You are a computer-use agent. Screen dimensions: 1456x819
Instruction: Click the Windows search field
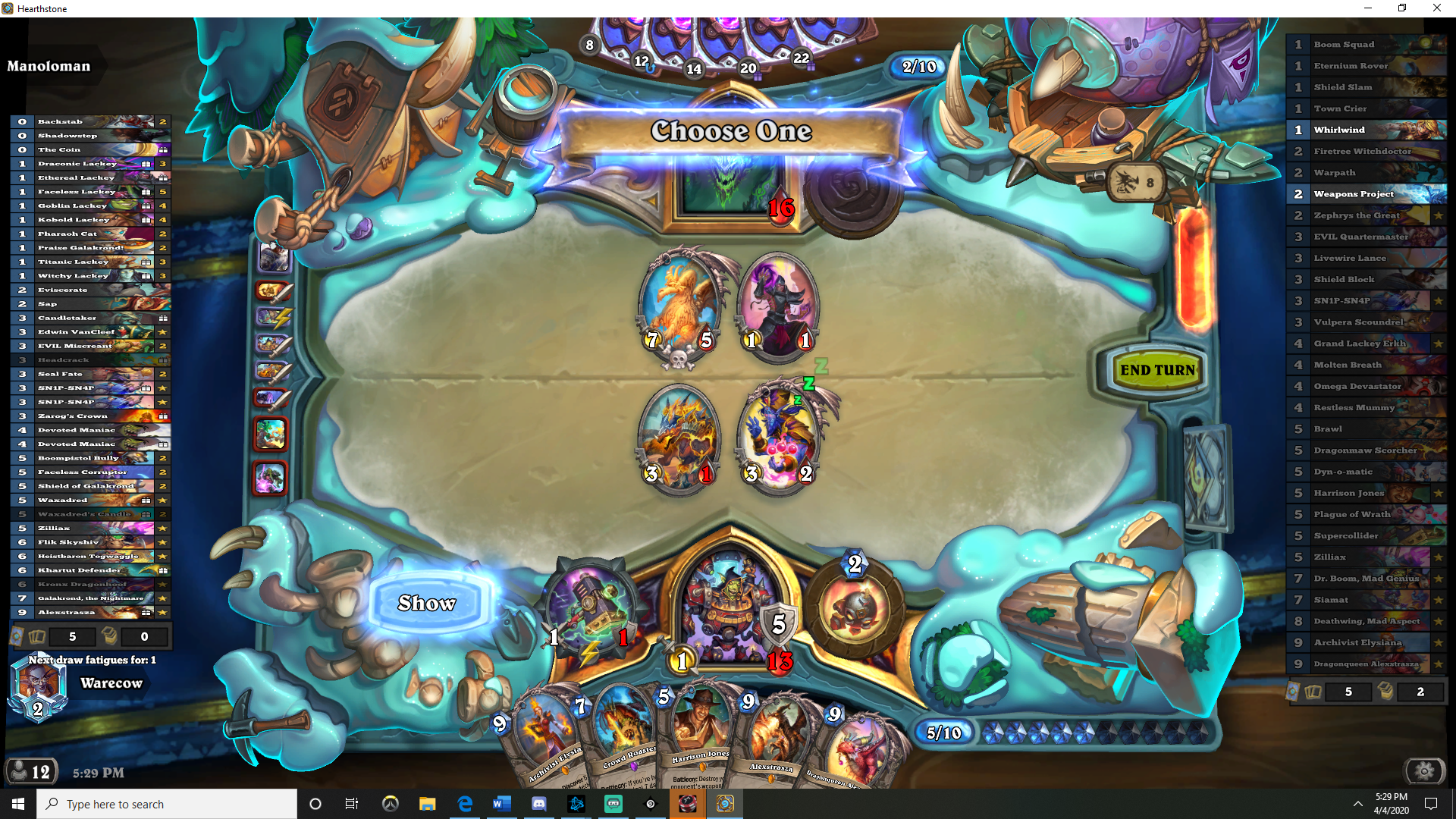click(x=167, y=803)
